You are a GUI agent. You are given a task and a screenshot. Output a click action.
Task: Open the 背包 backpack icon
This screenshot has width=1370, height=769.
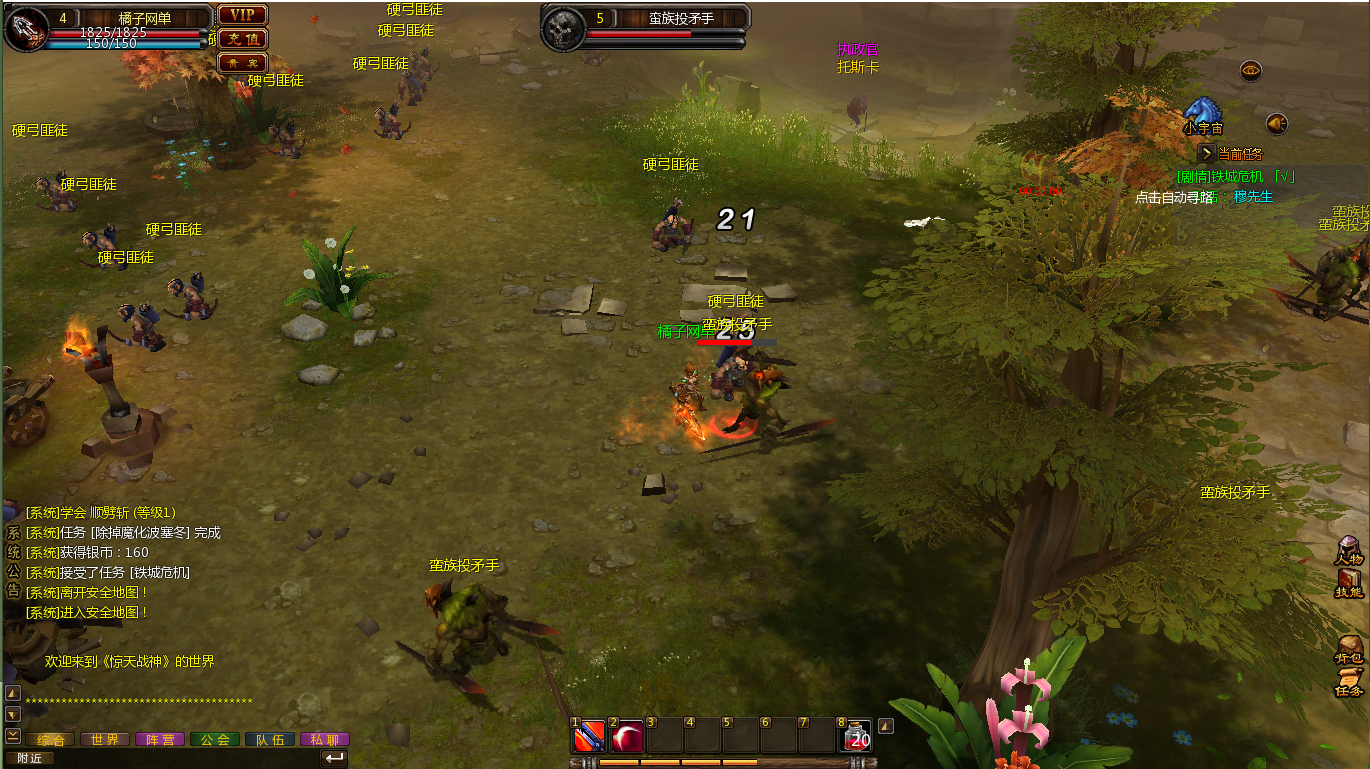(x=1349, y=648)
